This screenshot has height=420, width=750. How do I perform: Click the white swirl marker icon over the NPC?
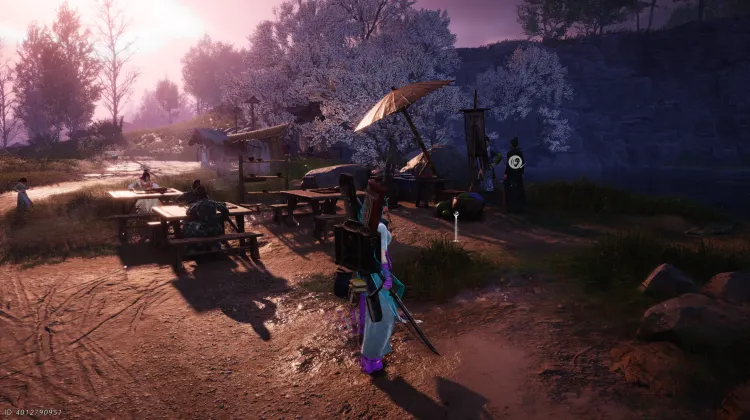click(515, 161)
